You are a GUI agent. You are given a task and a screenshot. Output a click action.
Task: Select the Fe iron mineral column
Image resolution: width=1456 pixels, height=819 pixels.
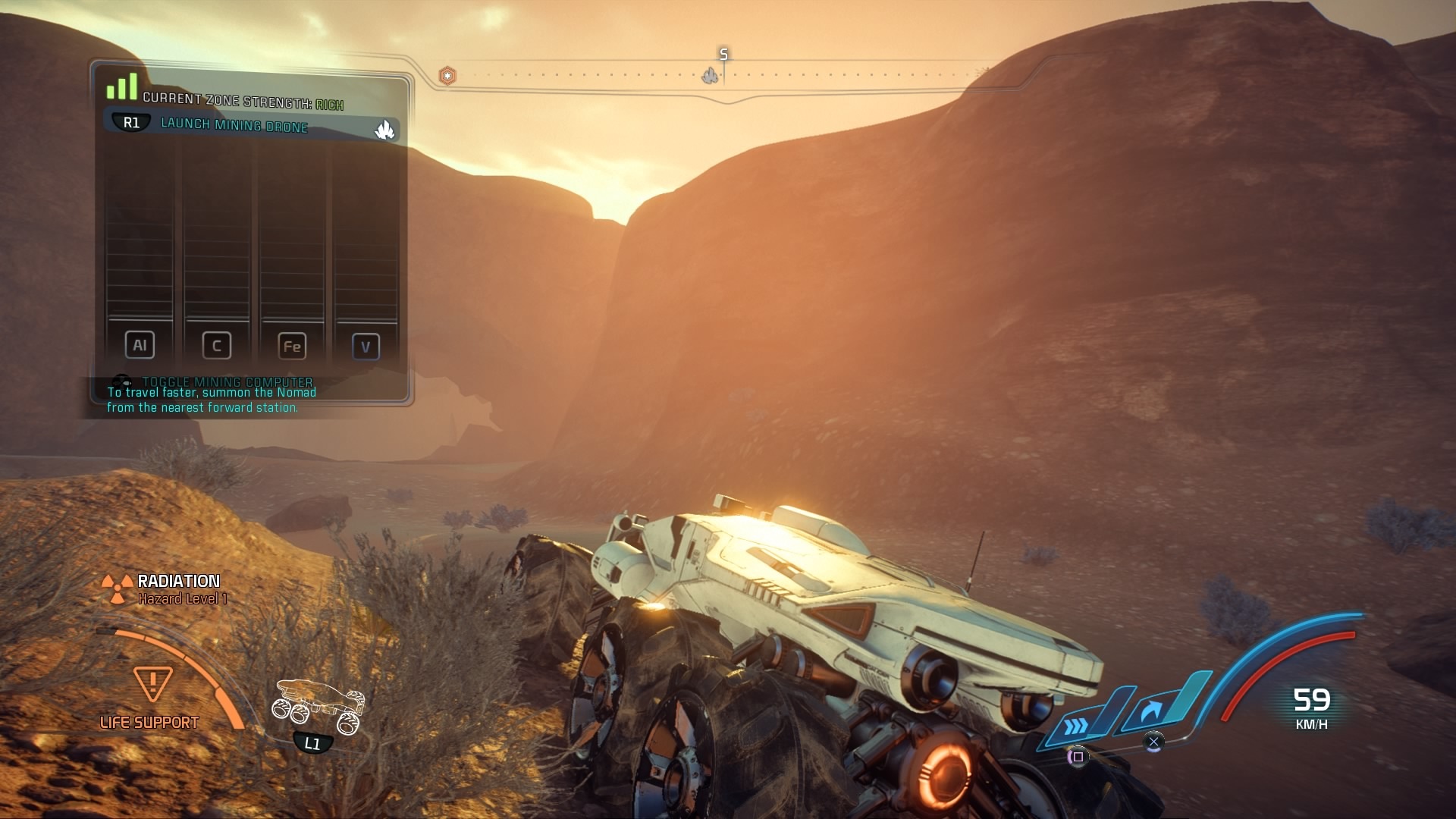[292, 347]
